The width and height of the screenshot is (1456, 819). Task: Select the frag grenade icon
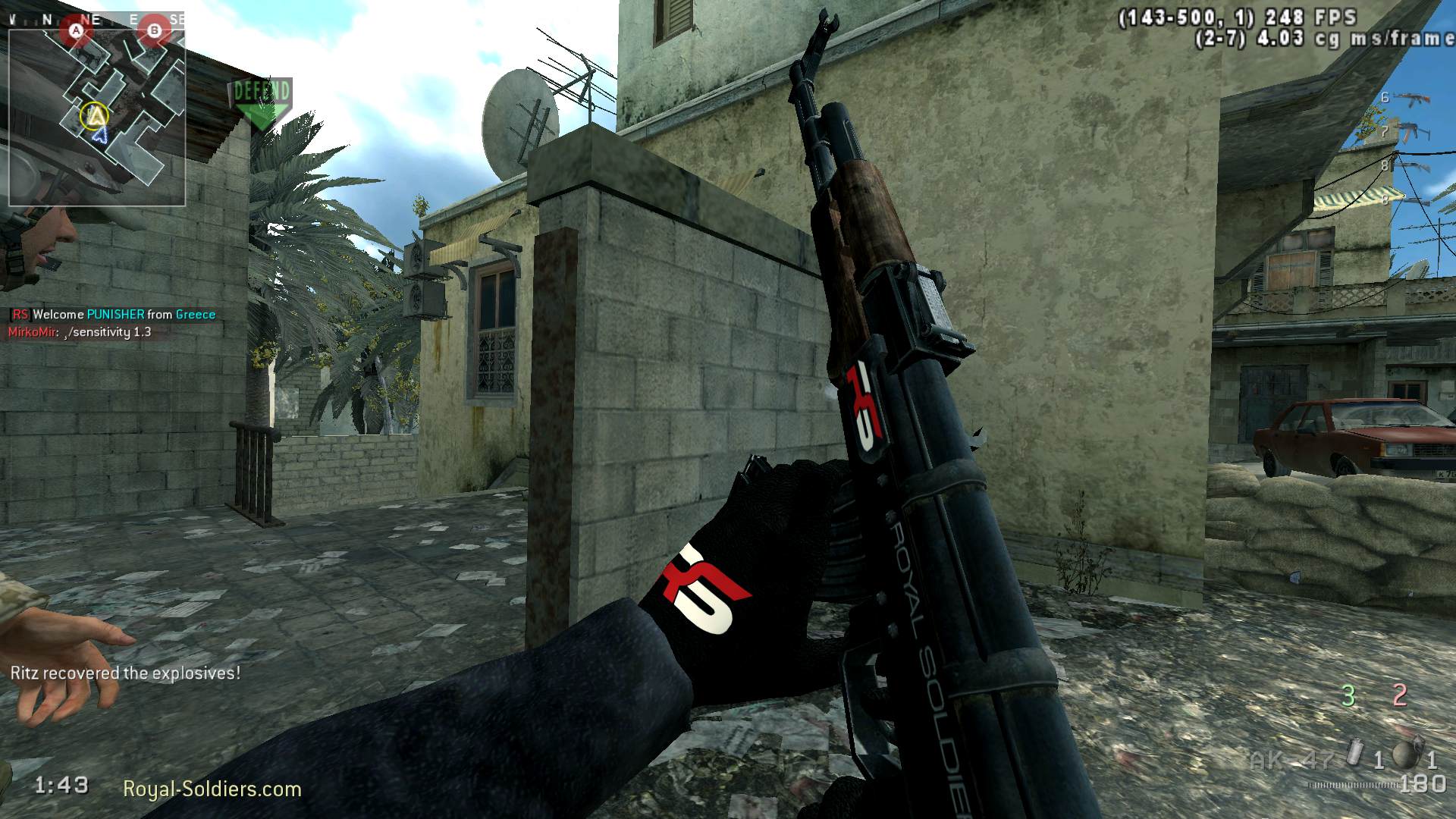[1404, 754]
